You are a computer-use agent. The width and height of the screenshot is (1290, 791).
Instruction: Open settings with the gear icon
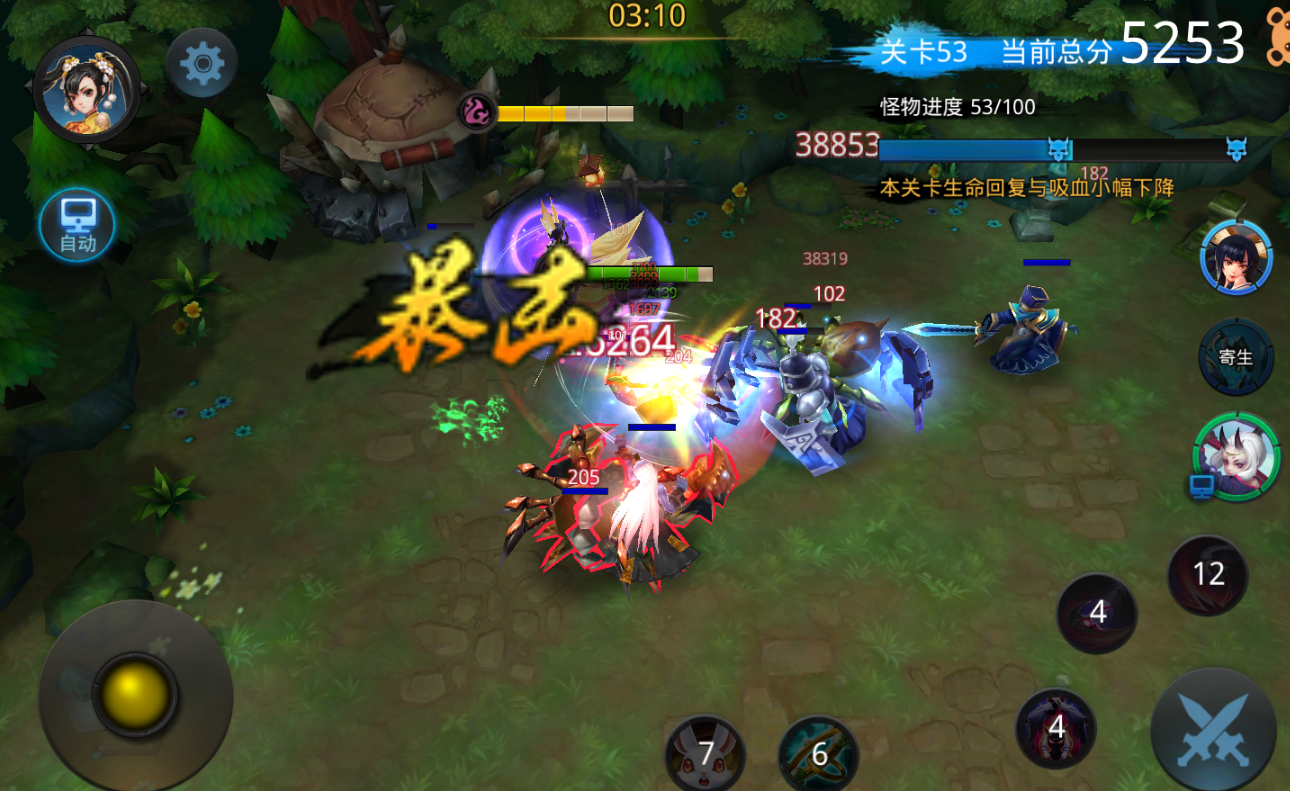click(x=202, y=65)
